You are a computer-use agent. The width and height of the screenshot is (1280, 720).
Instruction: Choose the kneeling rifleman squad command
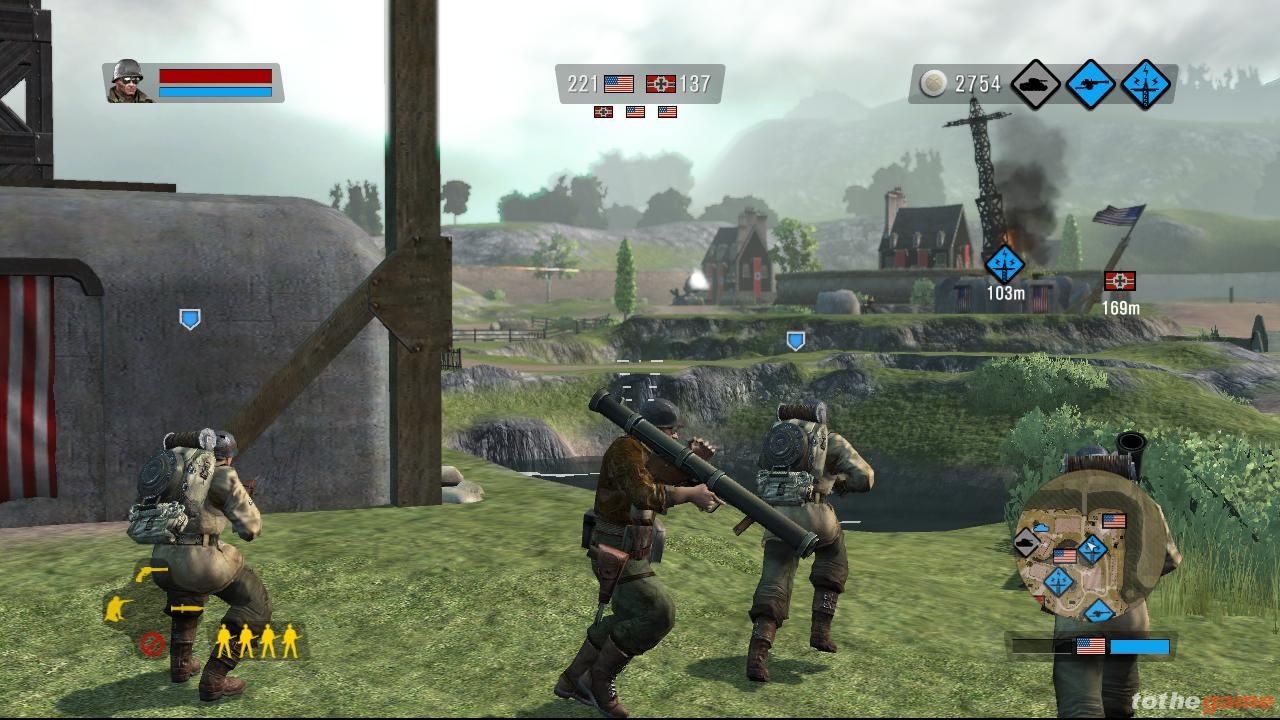(119, 608)
